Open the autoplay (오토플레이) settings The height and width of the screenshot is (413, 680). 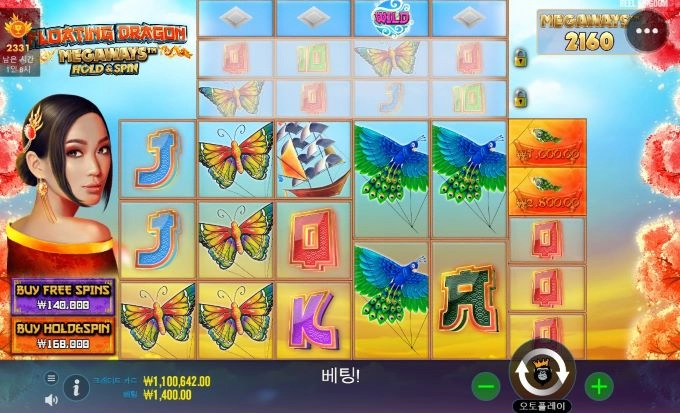click(542, 406)
